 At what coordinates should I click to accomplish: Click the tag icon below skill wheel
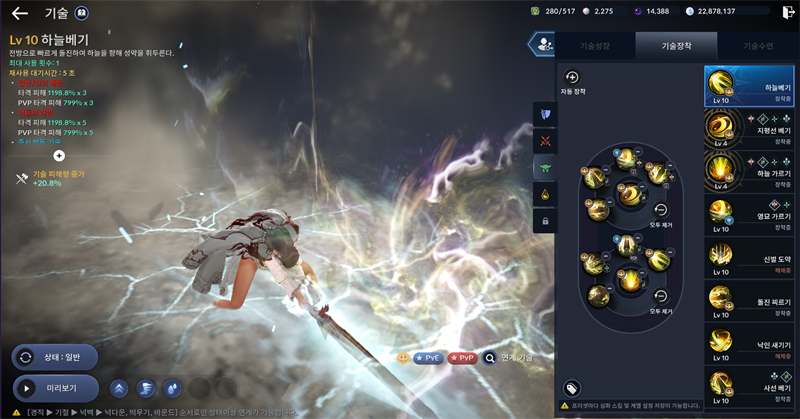[x=572, y=387]
